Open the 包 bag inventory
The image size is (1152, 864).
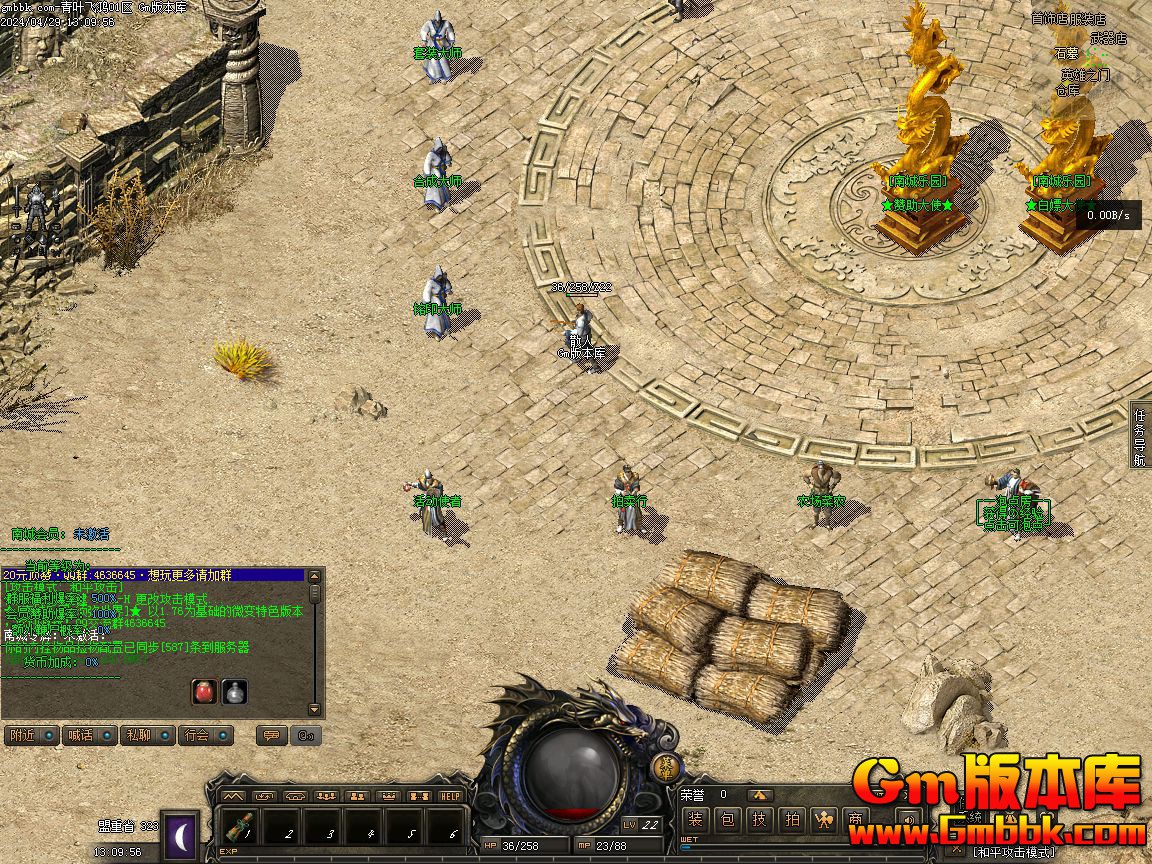click(728, 820)
